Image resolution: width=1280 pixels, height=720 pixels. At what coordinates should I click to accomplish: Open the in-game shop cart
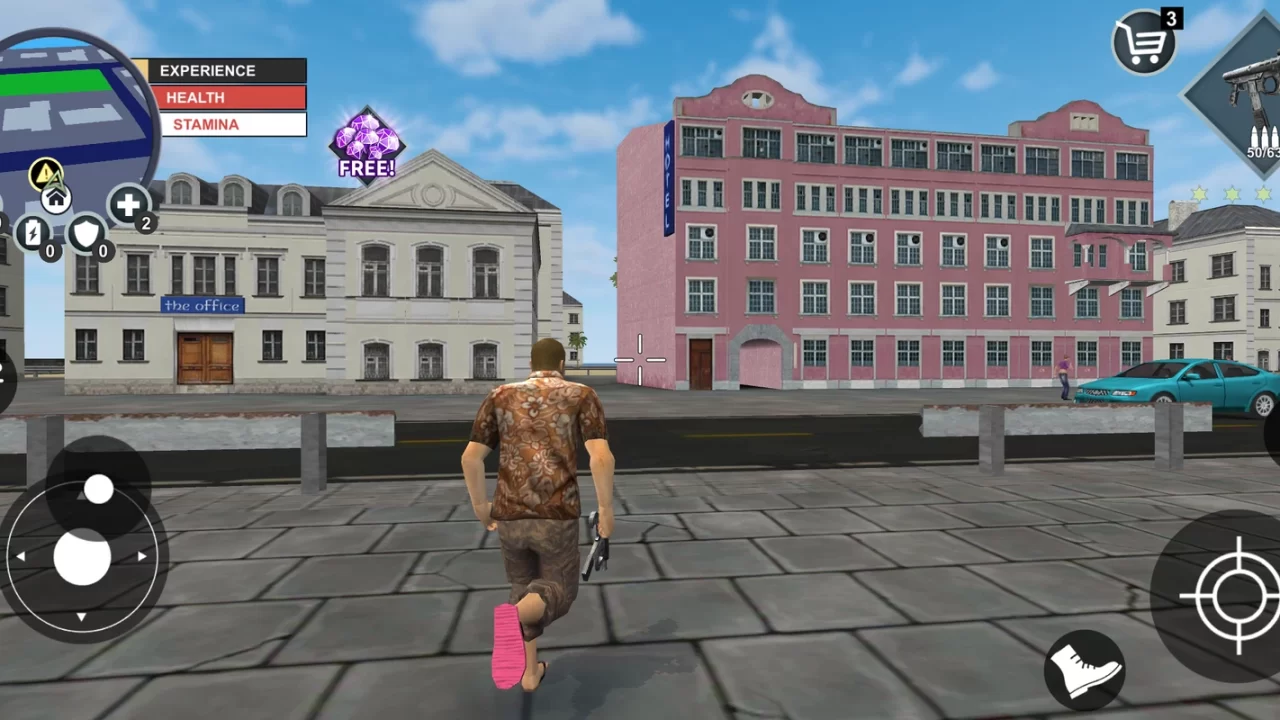click(1142, 42)
